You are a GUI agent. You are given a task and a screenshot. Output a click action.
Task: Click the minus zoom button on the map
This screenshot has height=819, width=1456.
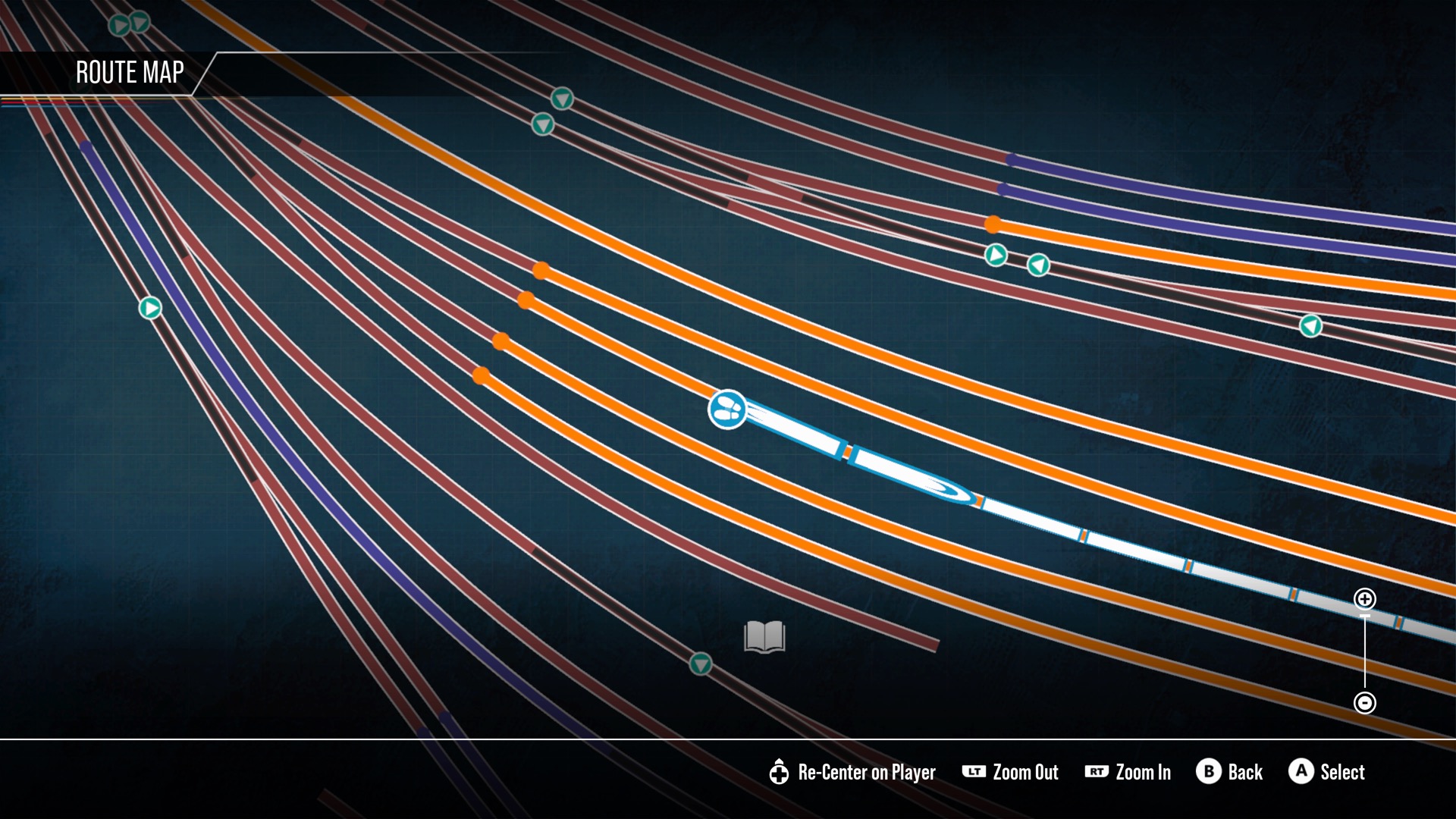pyautogui.click(x=1364, y=703)
